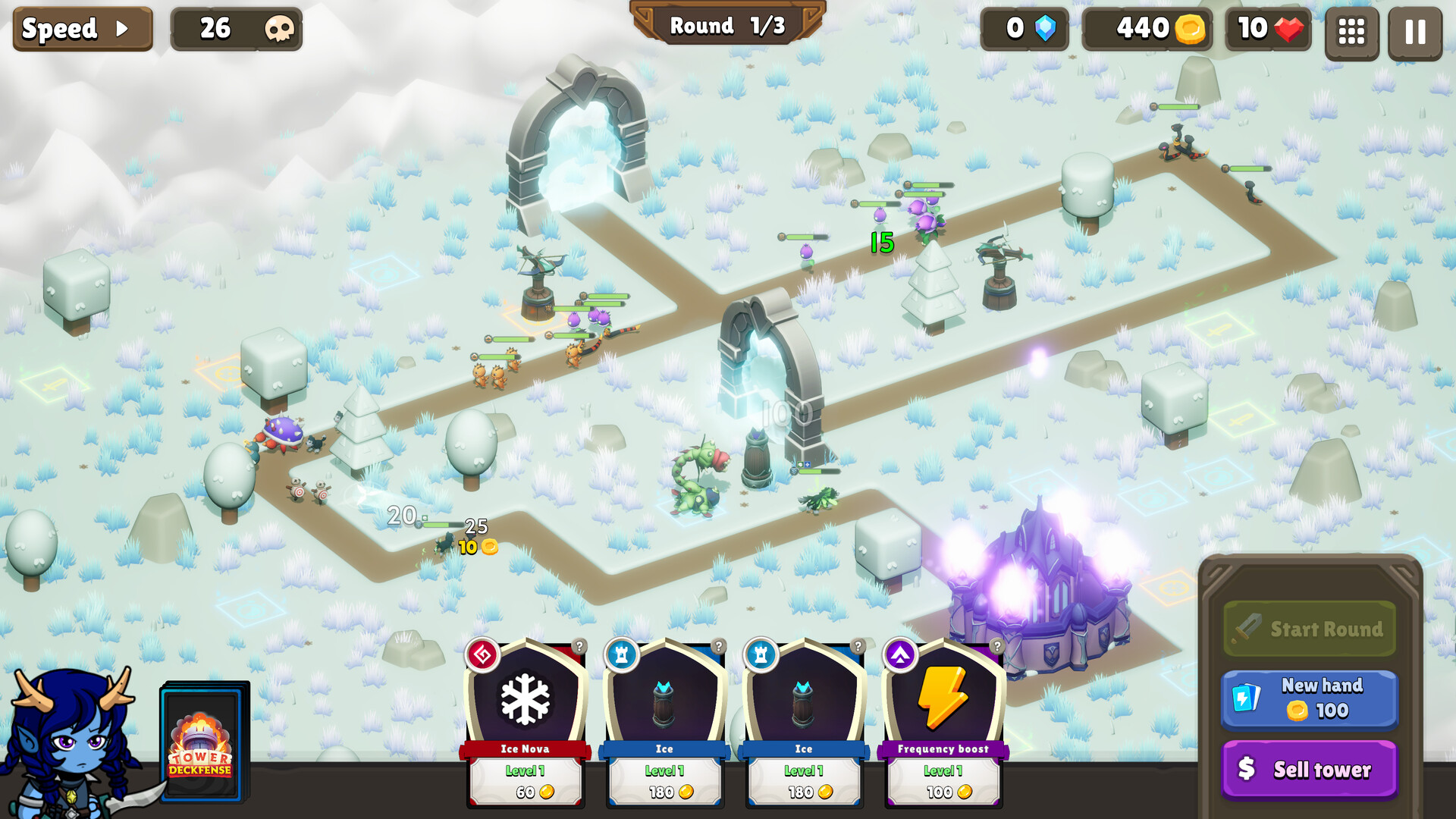Toggle game speed with the Speed control
The height and width of the screenshot is (819, 1456).
click(83, 30)
